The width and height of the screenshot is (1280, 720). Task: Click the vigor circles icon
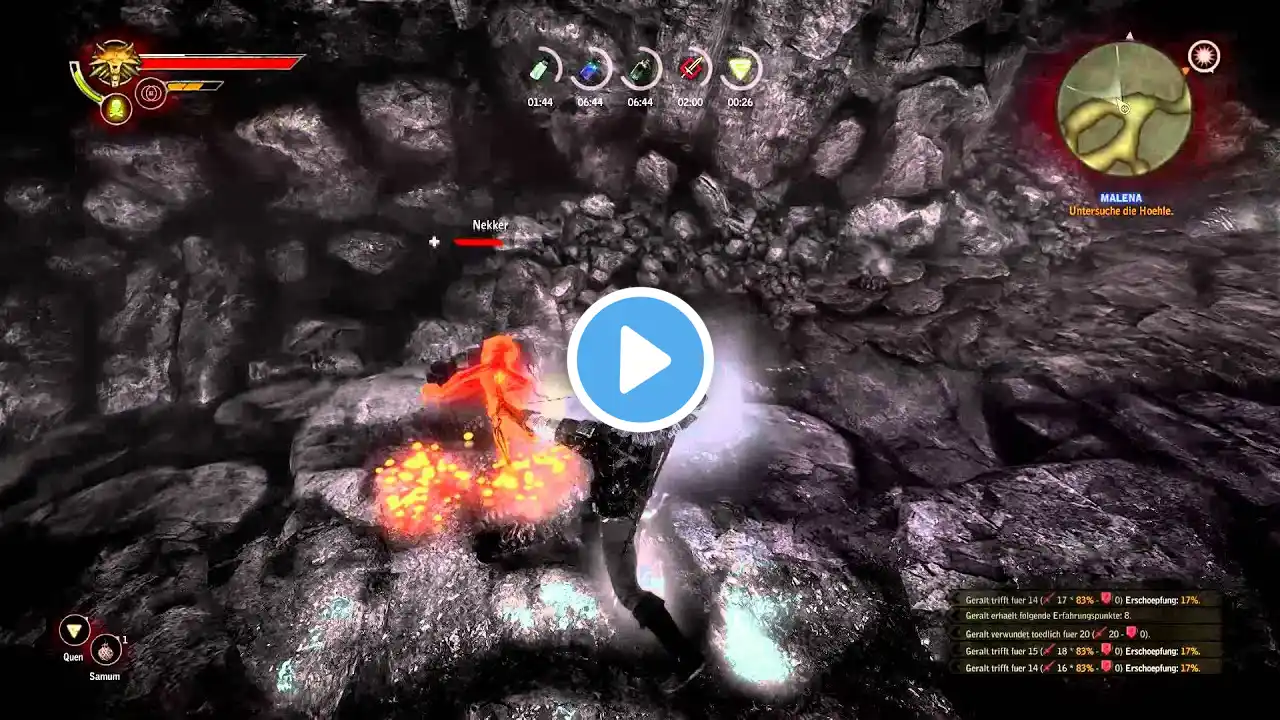click(151, 94)
